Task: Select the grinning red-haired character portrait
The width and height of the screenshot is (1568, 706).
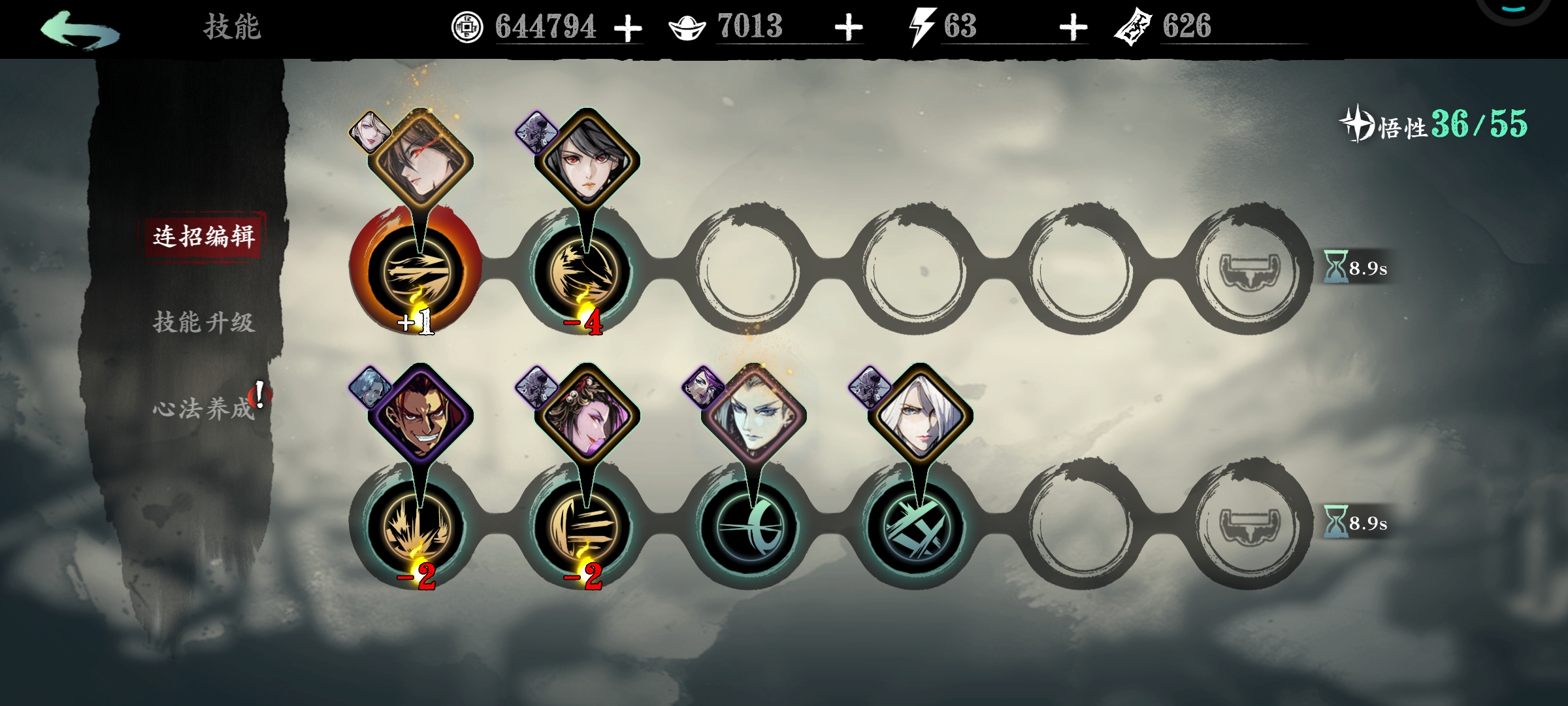Action: pyautogui.click(x=420, y=416)
